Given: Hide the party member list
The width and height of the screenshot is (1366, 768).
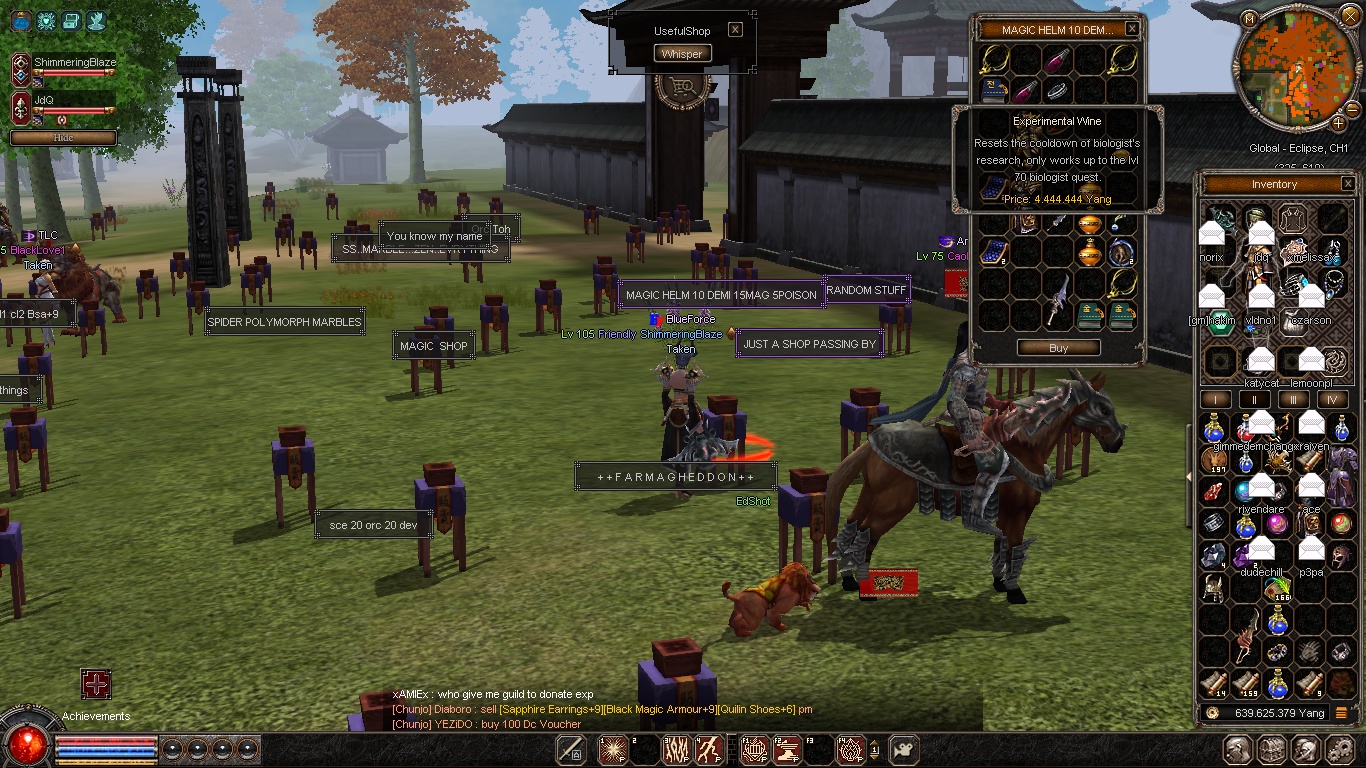Looking at the screenshot, I should coord(63,138).
